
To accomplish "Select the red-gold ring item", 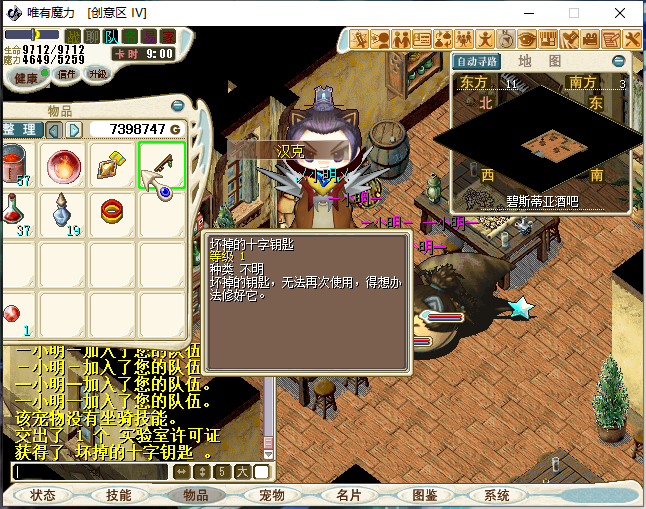I will pos(112,212).
